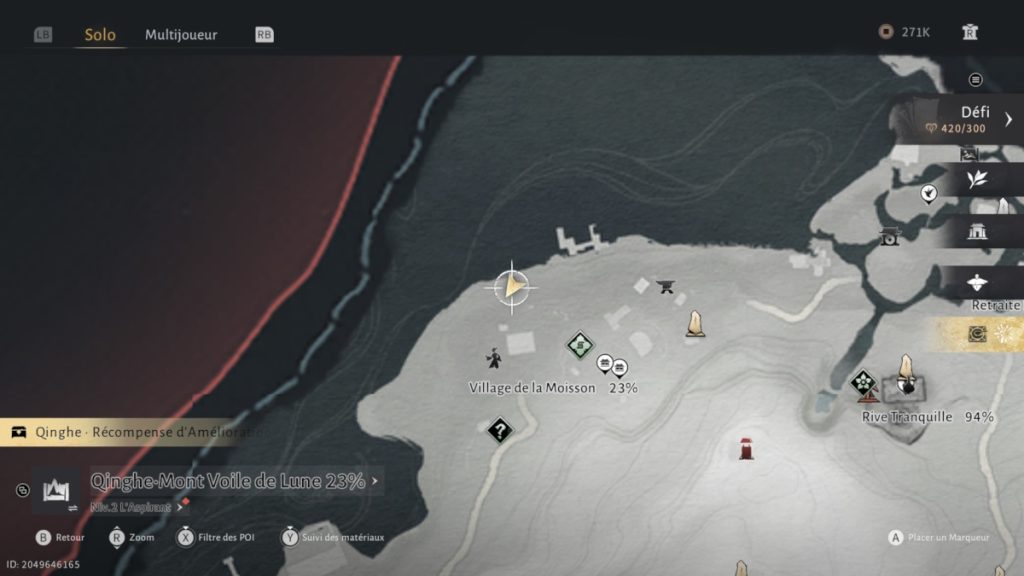Select the leaf sprig category on the sidebar
1024x576 pixels.
[x=977, y=179]
